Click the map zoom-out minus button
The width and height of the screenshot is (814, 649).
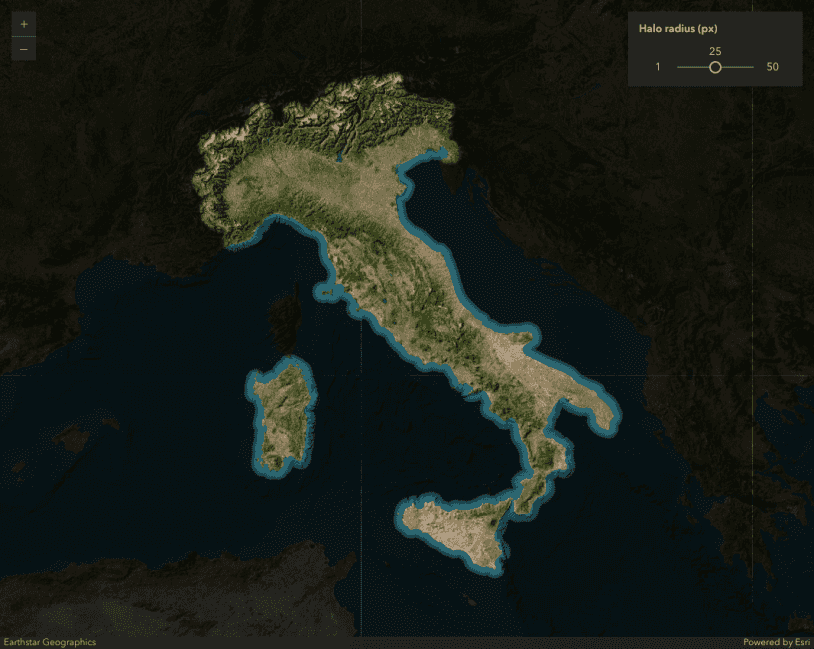pyautogui.click(x=24, y=49)
